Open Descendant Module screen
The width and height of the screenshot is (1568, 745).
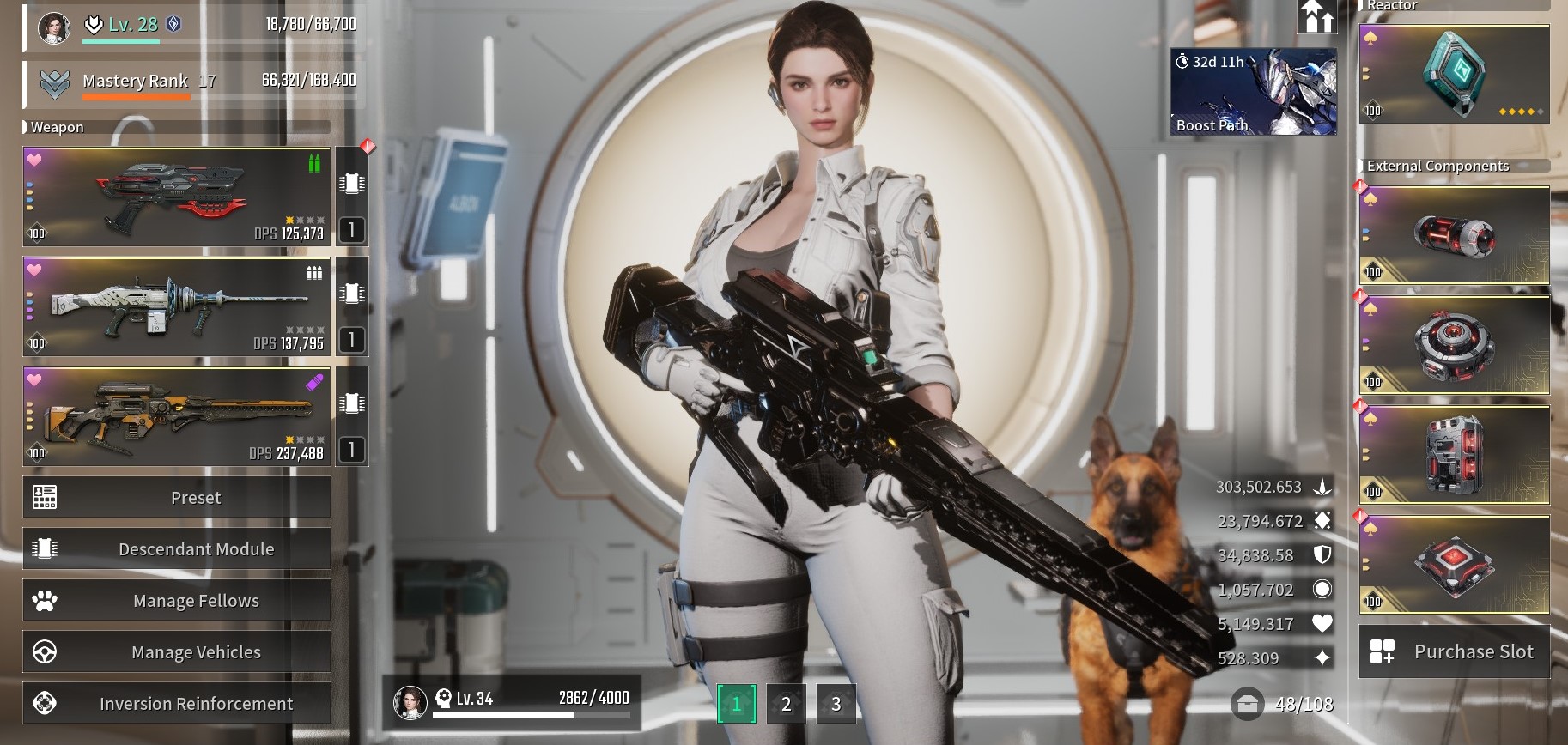point(177,549)
